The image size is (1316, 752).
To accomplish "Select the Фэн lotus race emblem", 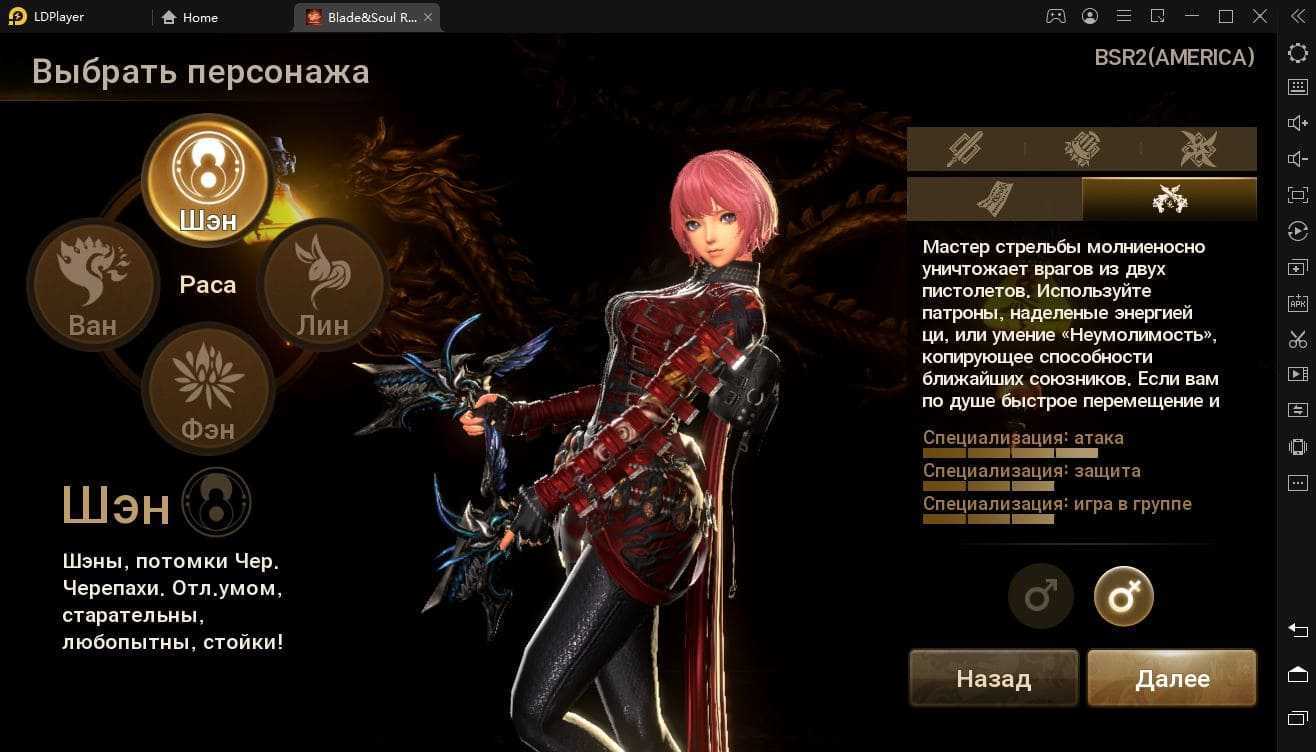I will (208, 387).
